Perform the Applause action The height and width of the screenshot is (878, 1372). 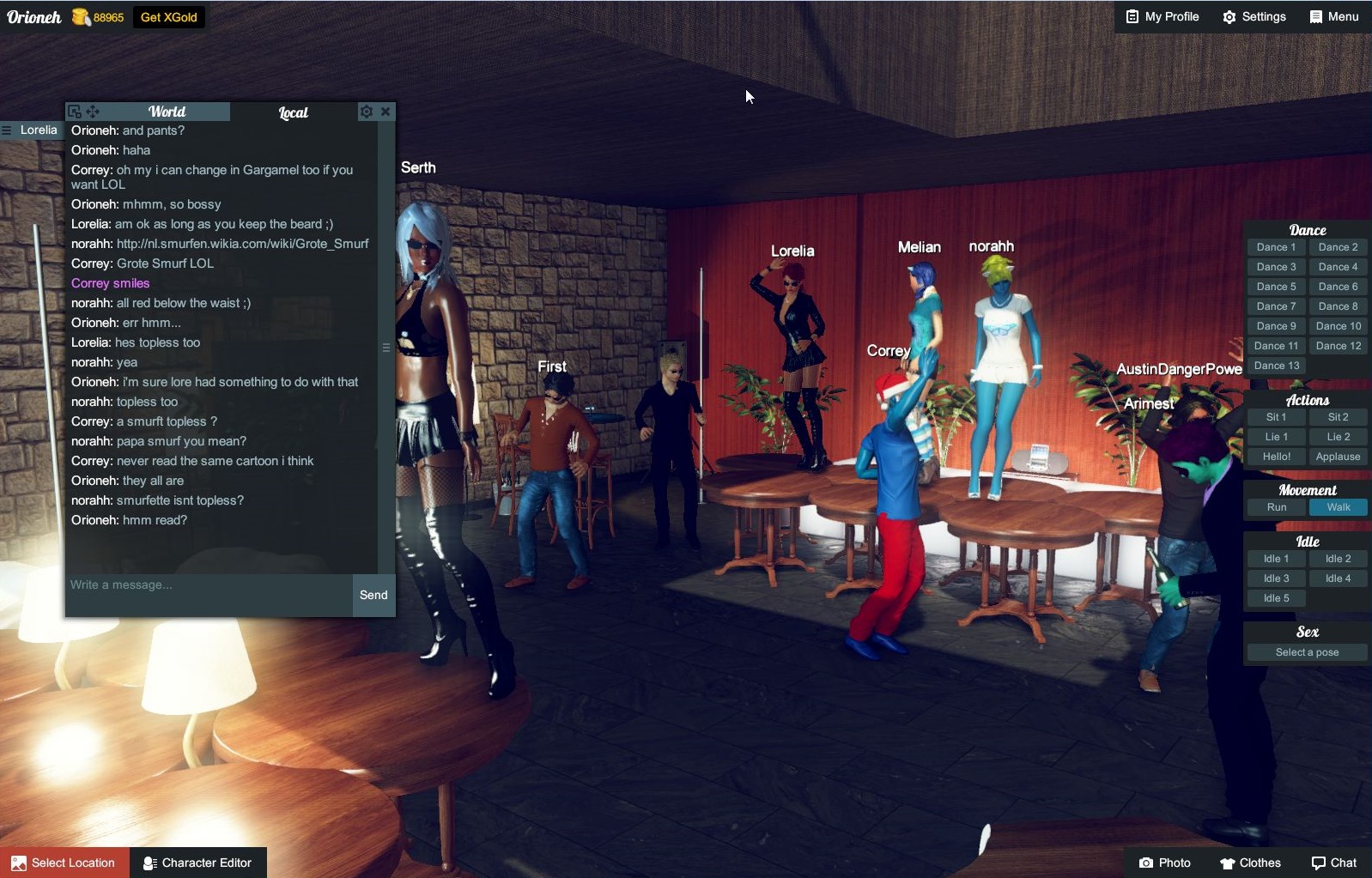pyautogui.click(x=1338, y=457)
